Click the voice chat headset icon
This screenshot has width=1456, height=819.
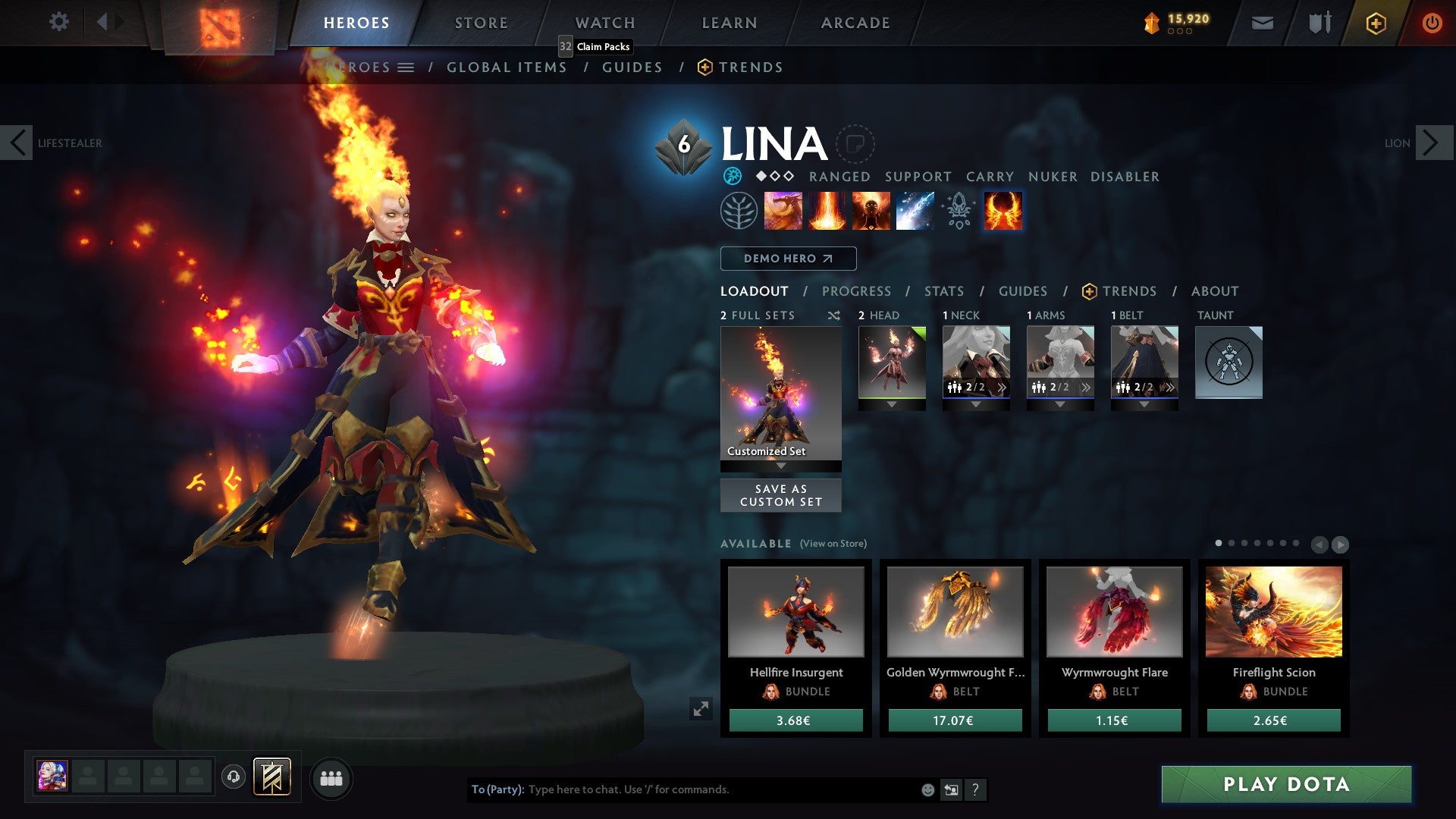234,777
